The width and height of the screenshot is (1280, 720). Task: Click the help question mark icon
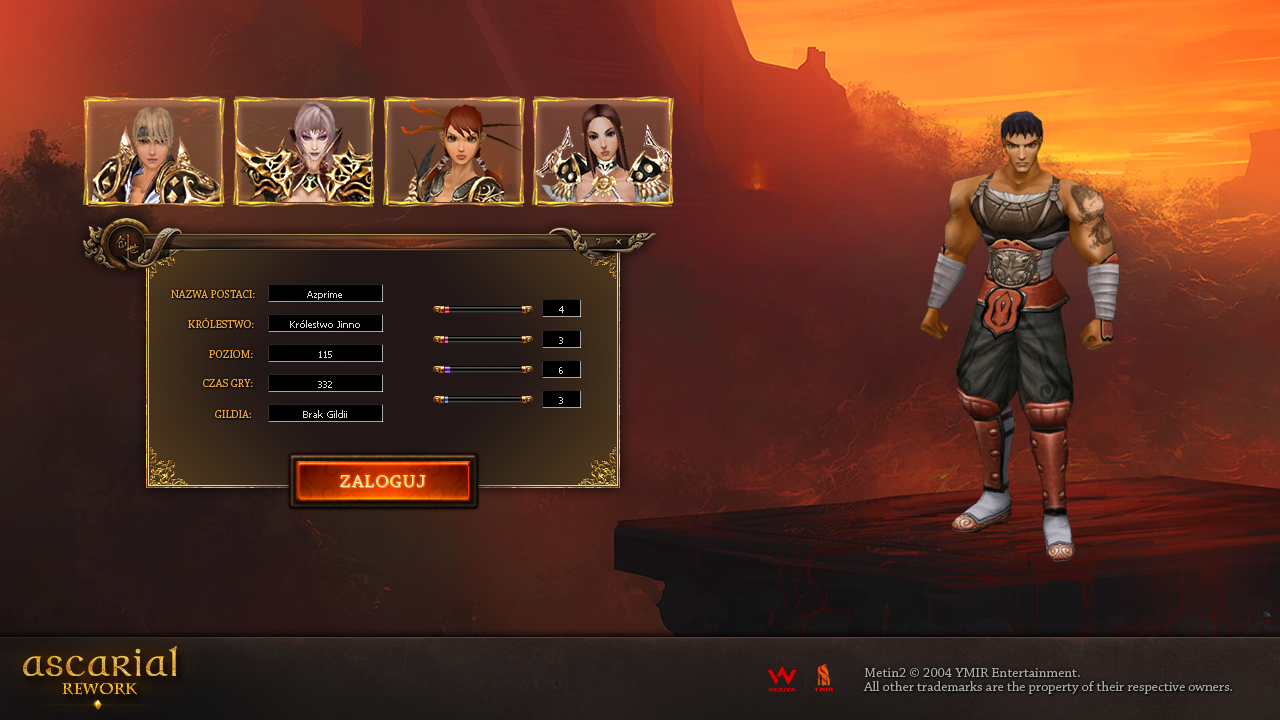[x=598, y=241]
